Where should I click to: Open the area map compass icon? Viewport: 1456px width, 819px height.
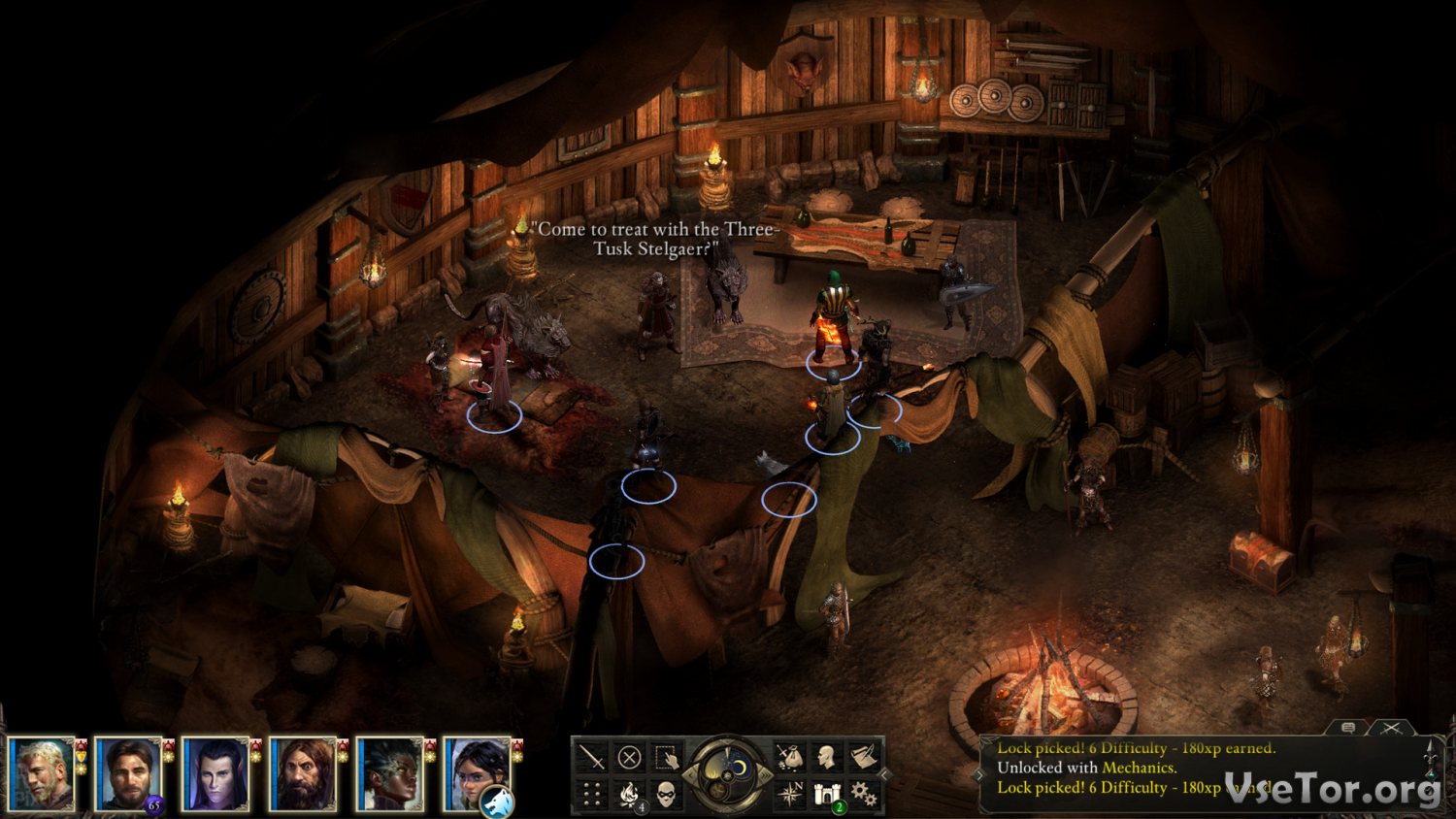(x=789, y=796)
